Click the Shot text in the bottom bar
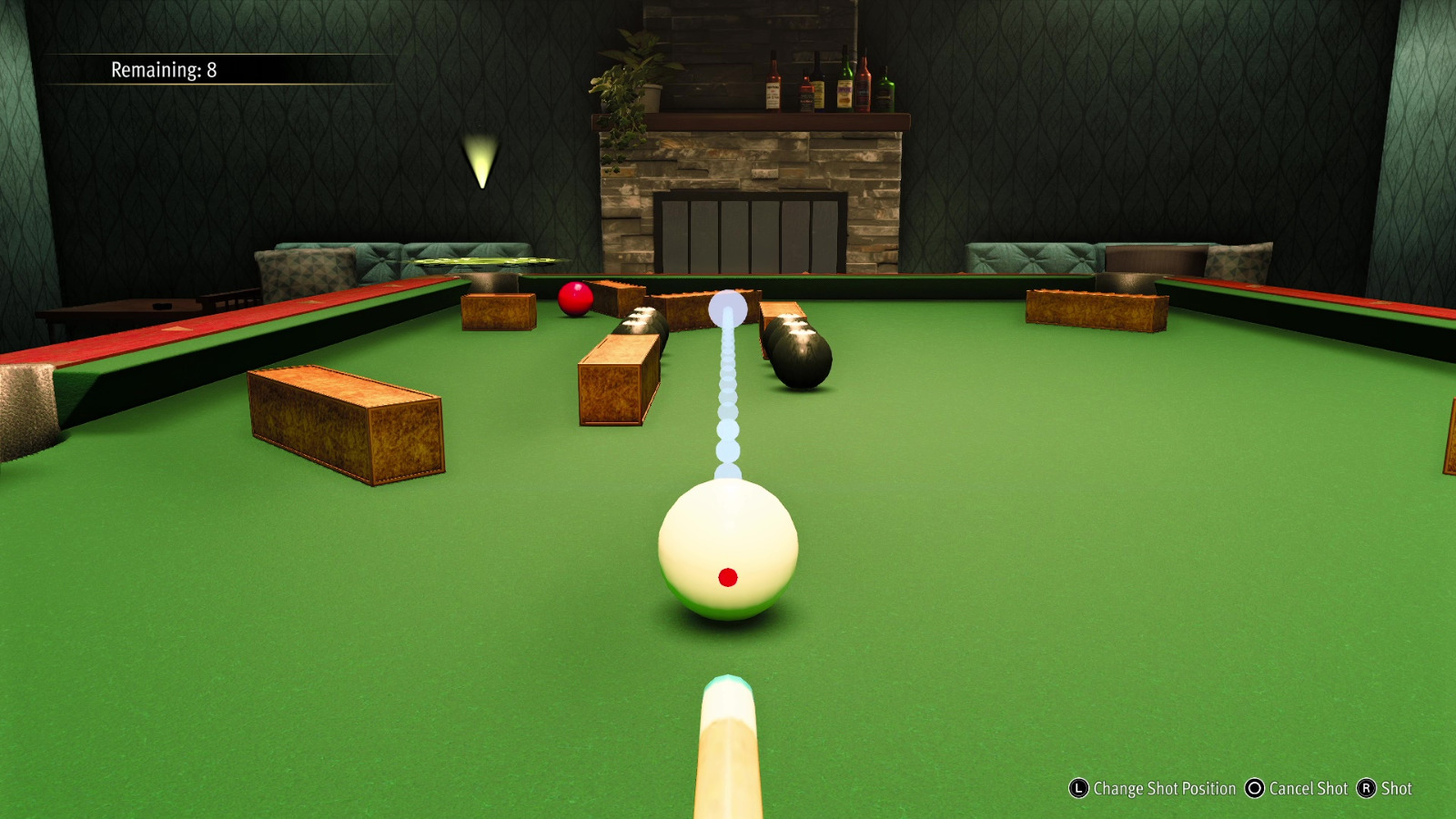 pyautogui.click(x=1399, y=789)
